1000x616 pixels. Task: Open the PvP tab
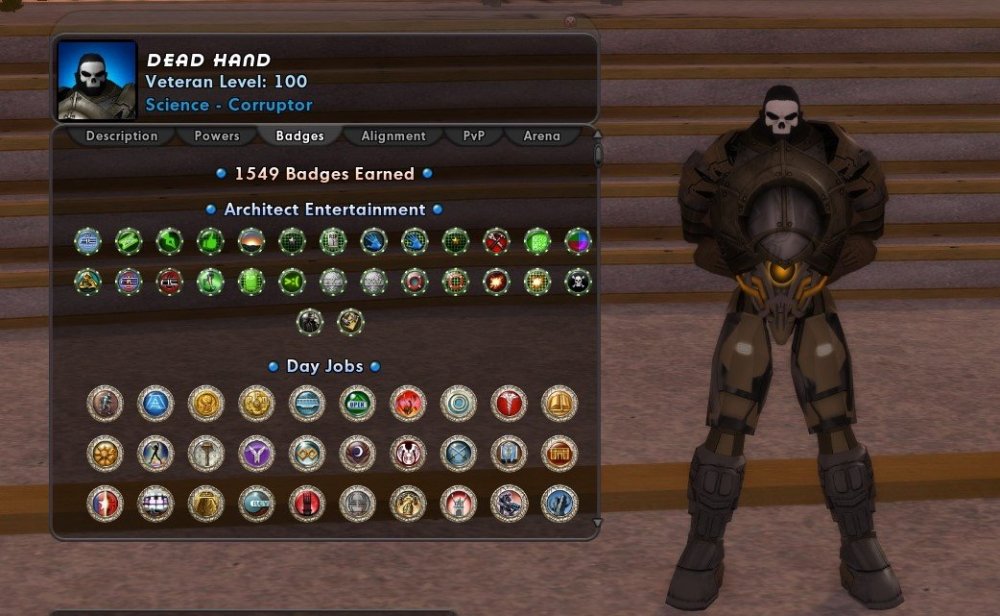coord(474,136)
